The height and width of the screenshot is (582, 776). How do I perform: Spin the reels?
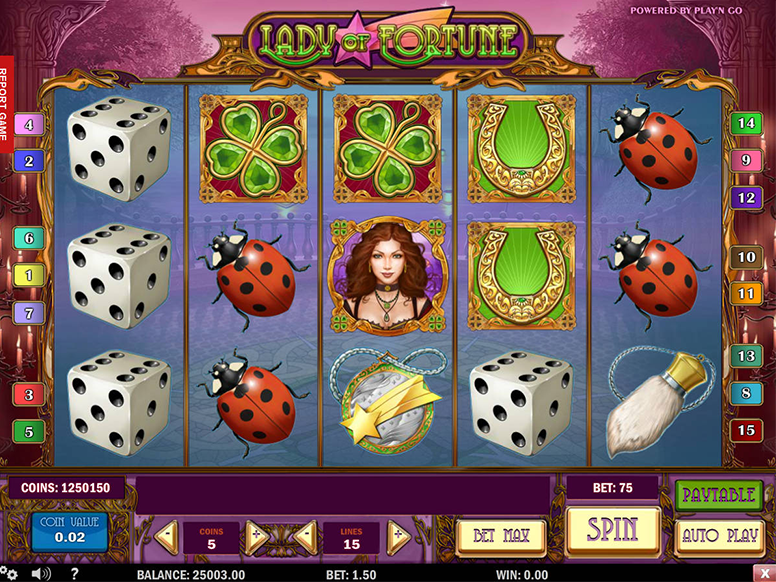coord(613,531)
